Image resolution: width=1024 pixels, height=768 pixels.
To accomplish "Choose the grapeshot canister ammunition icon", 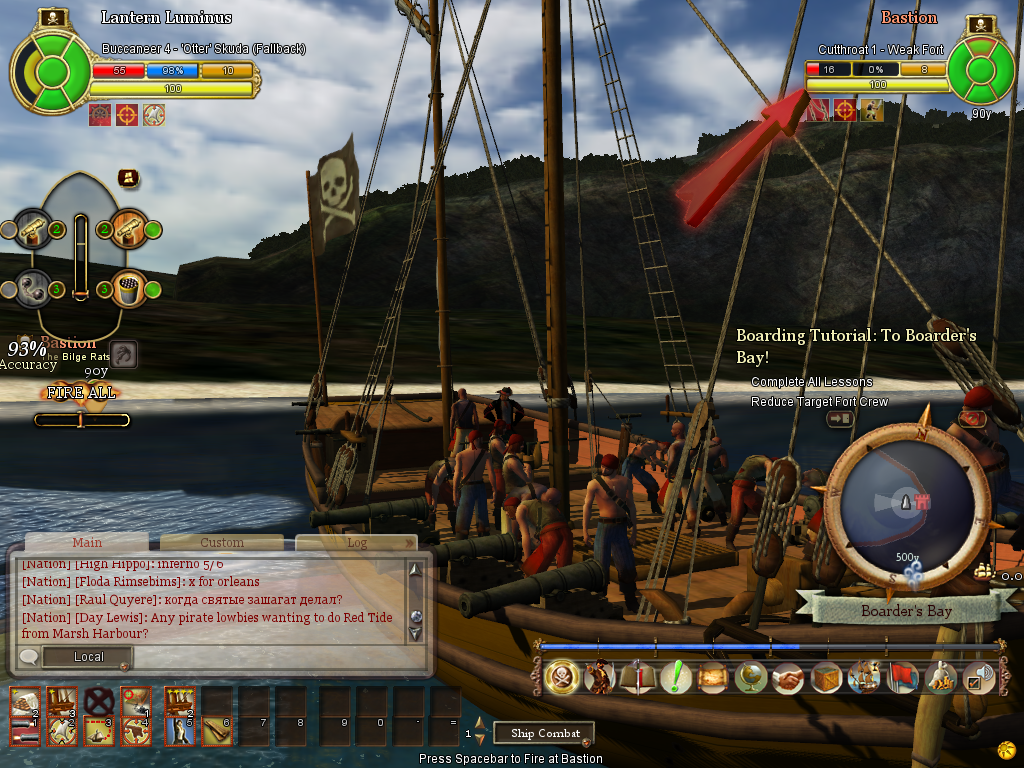I will [127, 288].
